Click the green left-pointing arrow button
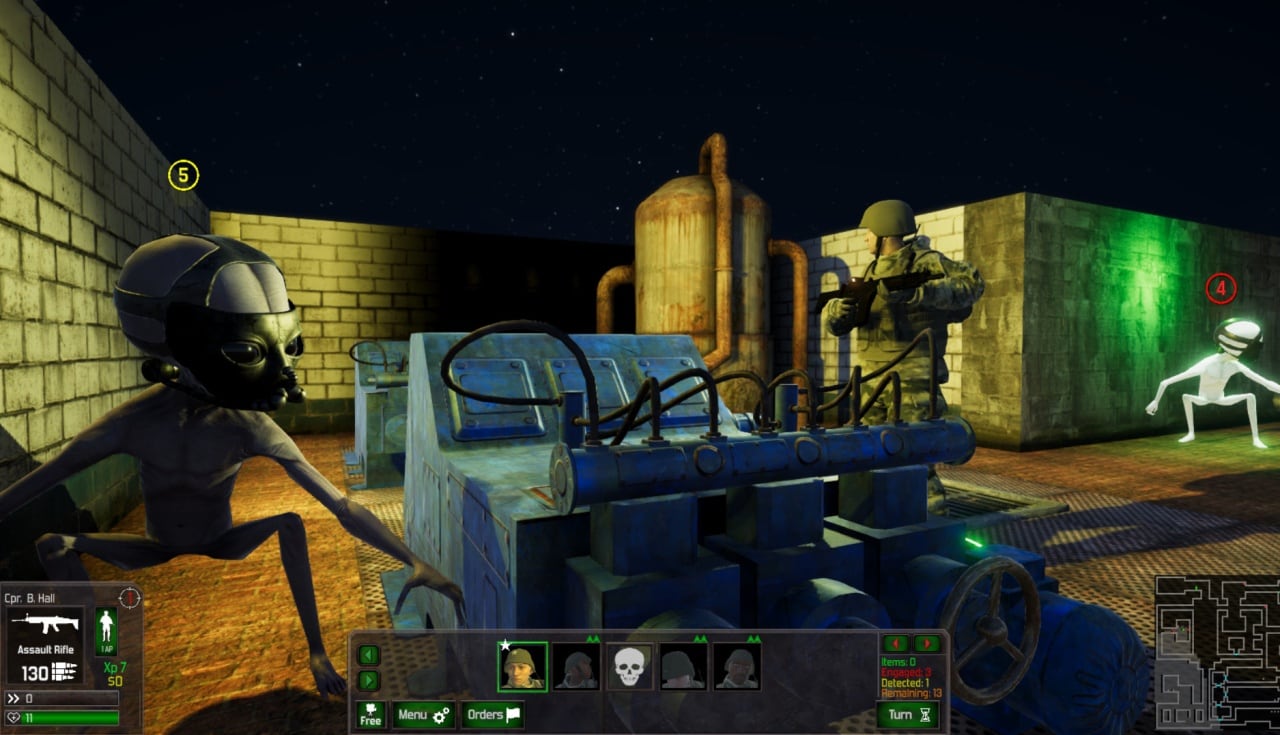 [369, 655]
